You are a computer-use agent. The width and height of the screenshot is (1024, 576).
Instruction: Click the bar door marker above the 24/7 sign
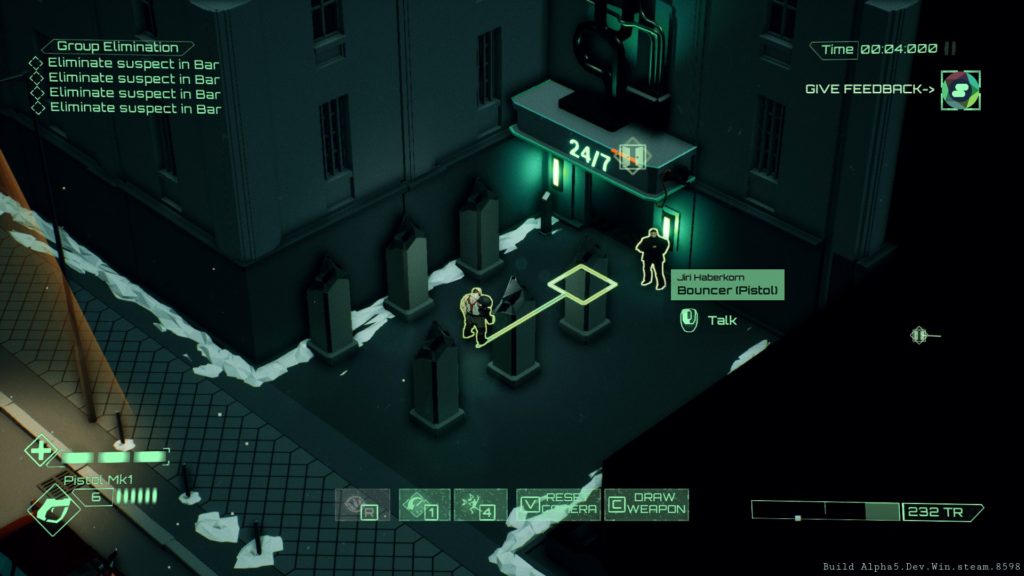pyautogui.click(x=631, y=155)
